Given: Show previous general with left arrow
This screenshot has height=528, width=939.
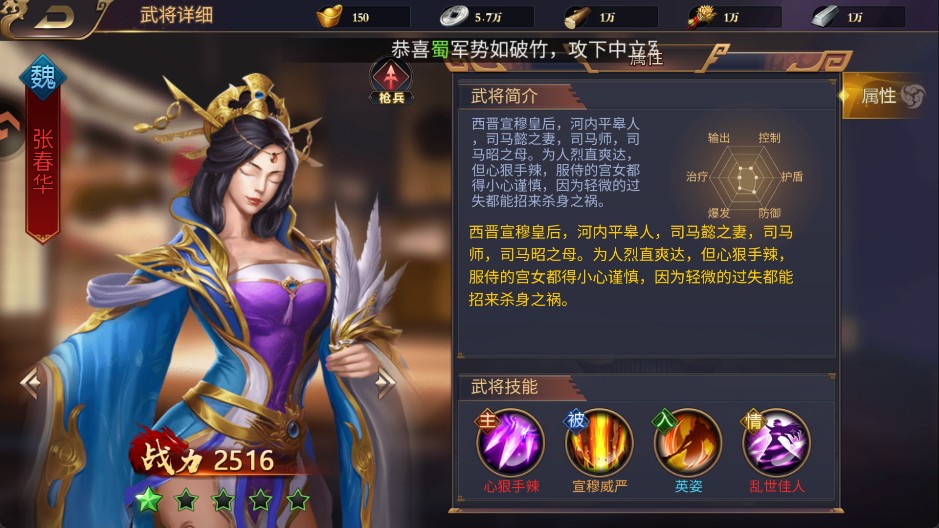Looking at the screenshot, I should click(30, 380).
